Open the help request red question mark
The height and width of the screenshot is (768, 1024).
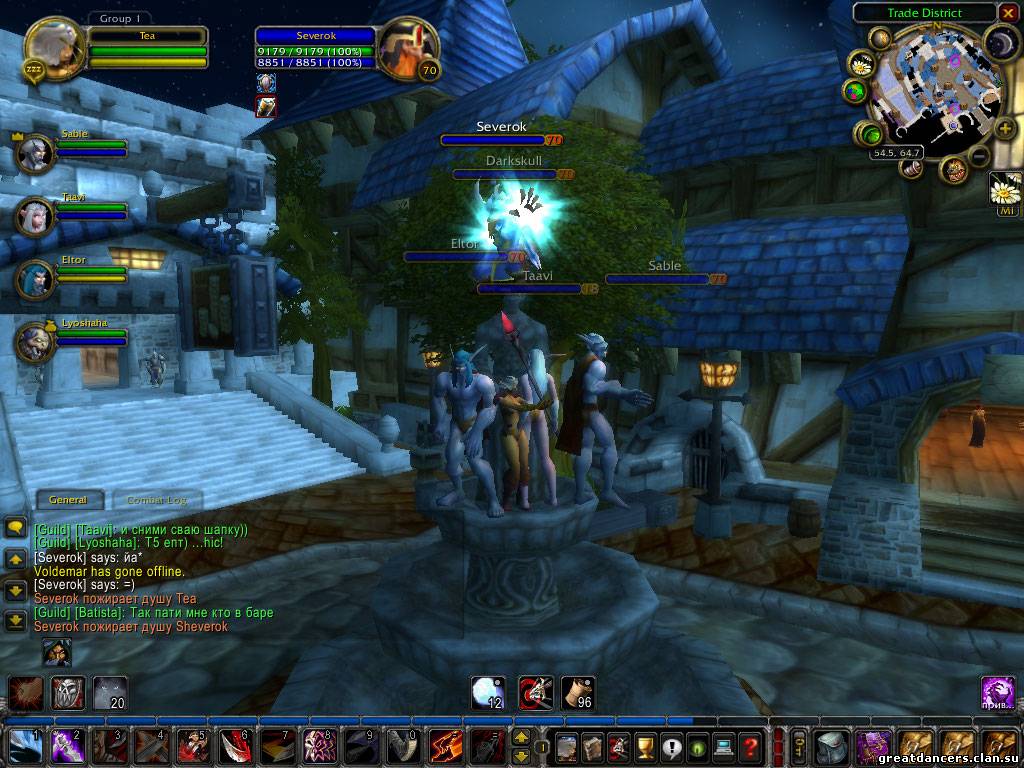pyautogui.click(x=750, y=746)
